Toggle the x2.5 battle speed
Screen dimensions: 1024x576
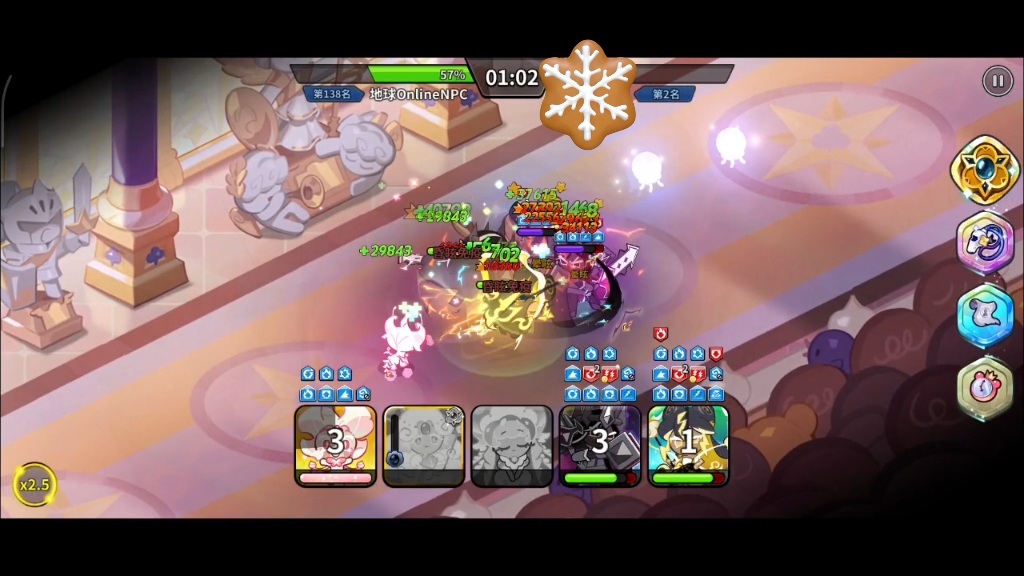[x=34, y=485]
